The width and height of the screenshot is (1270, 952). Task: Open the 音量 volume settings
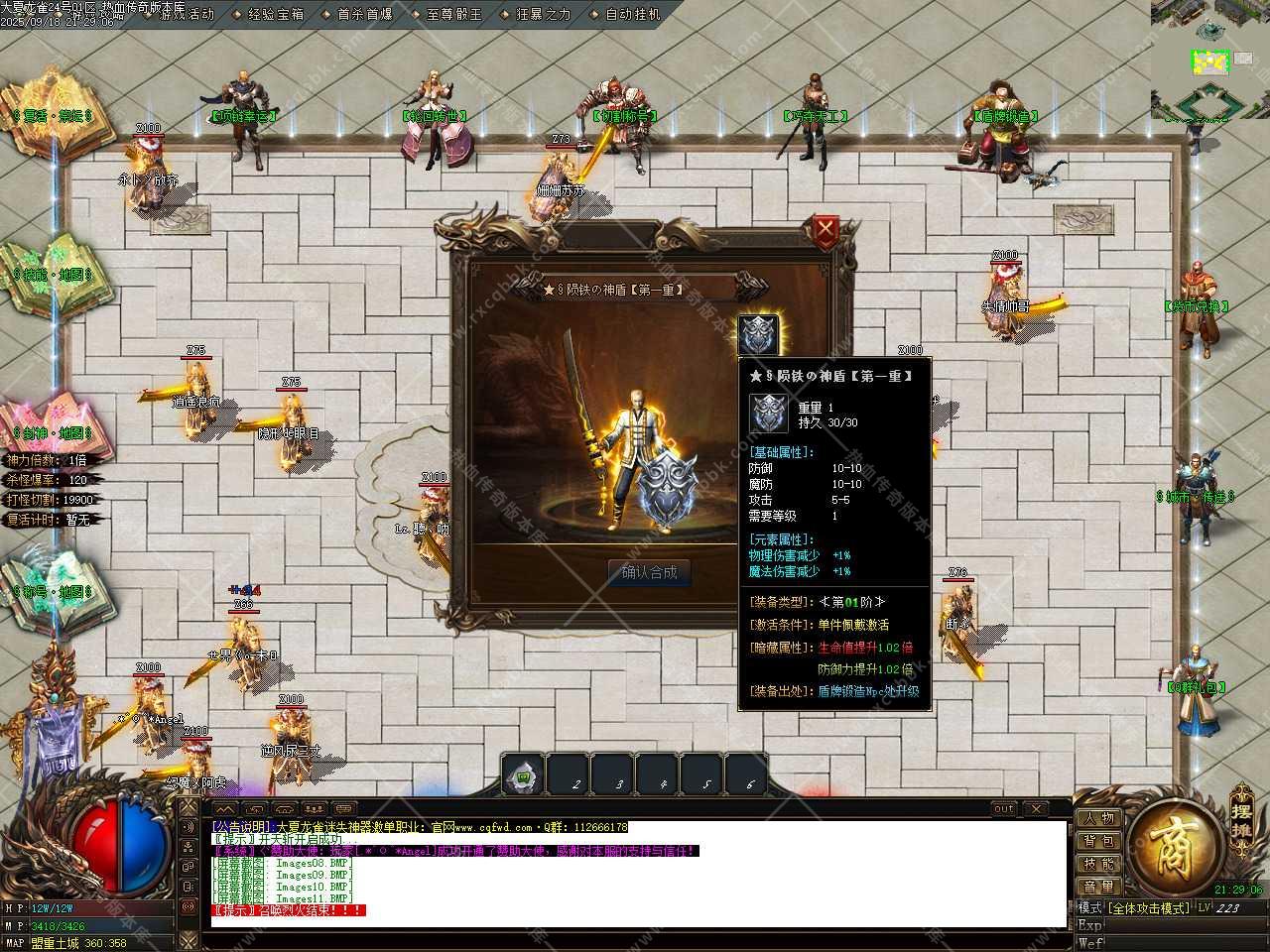[x=1099, y=887]
